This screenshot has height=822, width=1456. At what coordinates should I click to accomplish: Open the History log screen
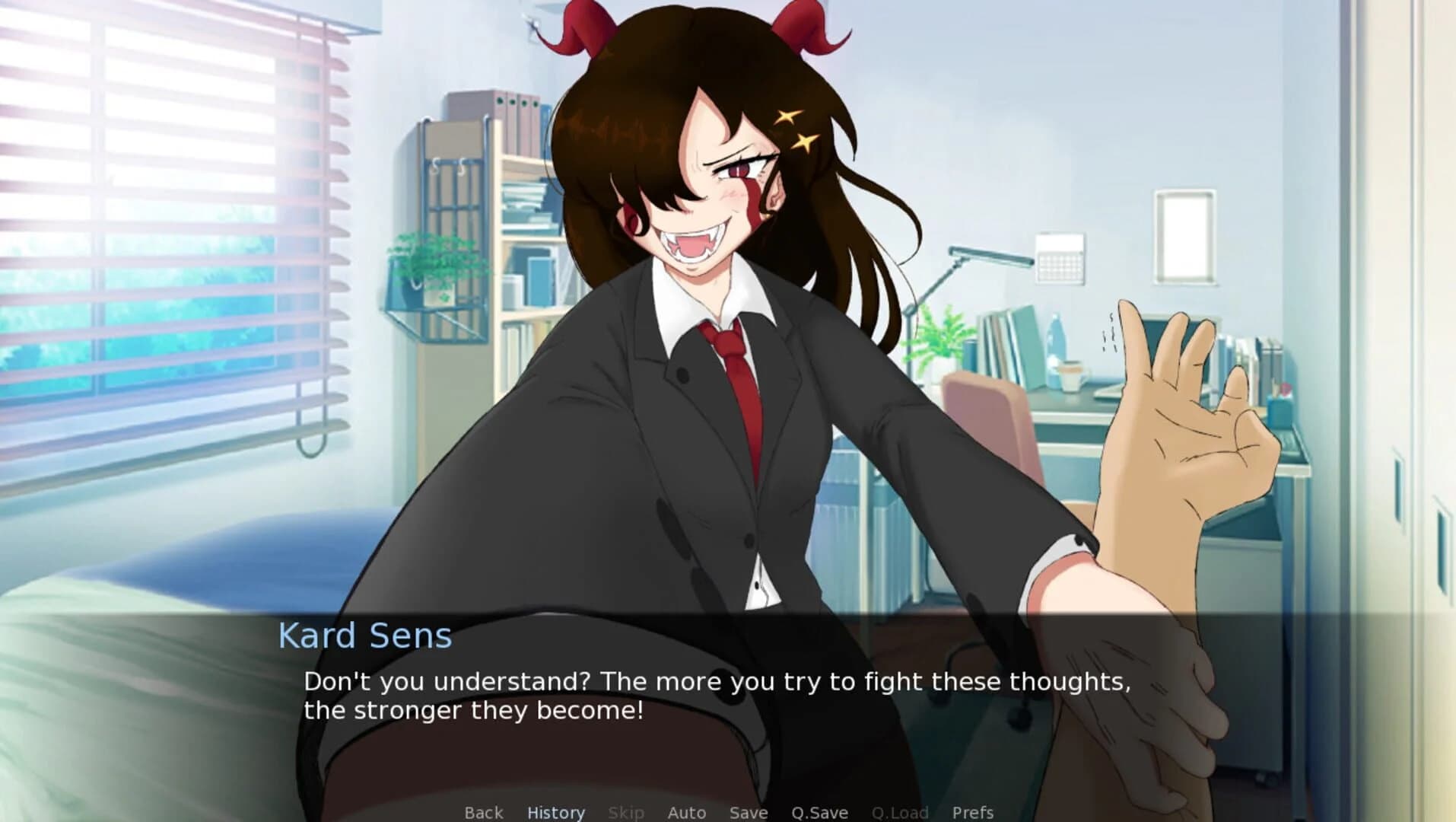pos(556,812)
